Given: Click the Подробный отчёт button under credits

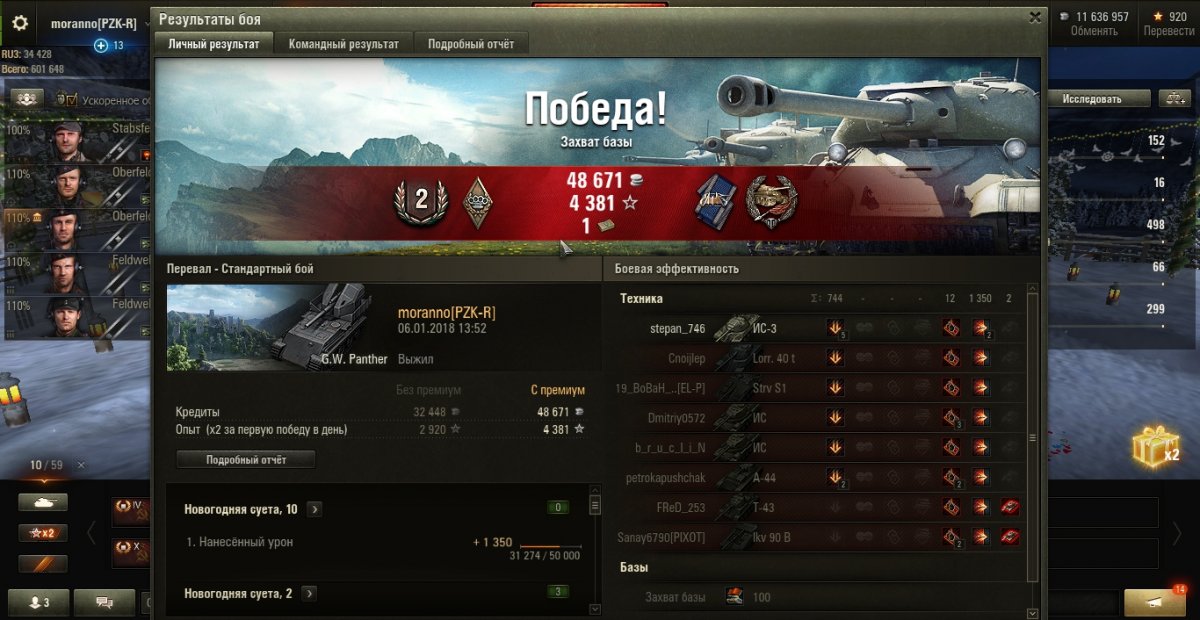Looking at the screenshot, I should [246, 460].
